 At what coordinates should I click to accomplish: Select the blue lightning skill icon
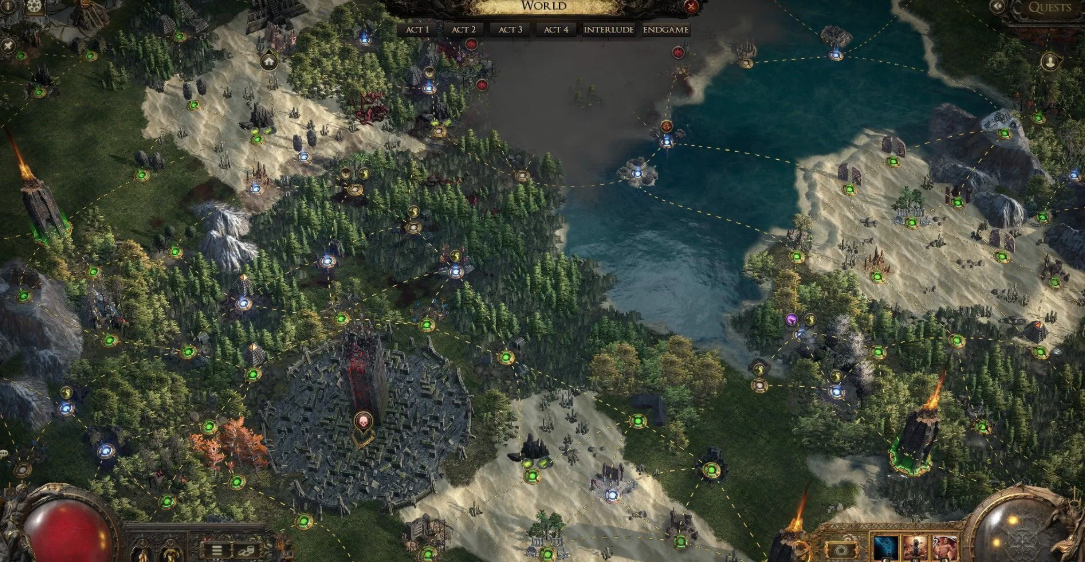[885, 548]
